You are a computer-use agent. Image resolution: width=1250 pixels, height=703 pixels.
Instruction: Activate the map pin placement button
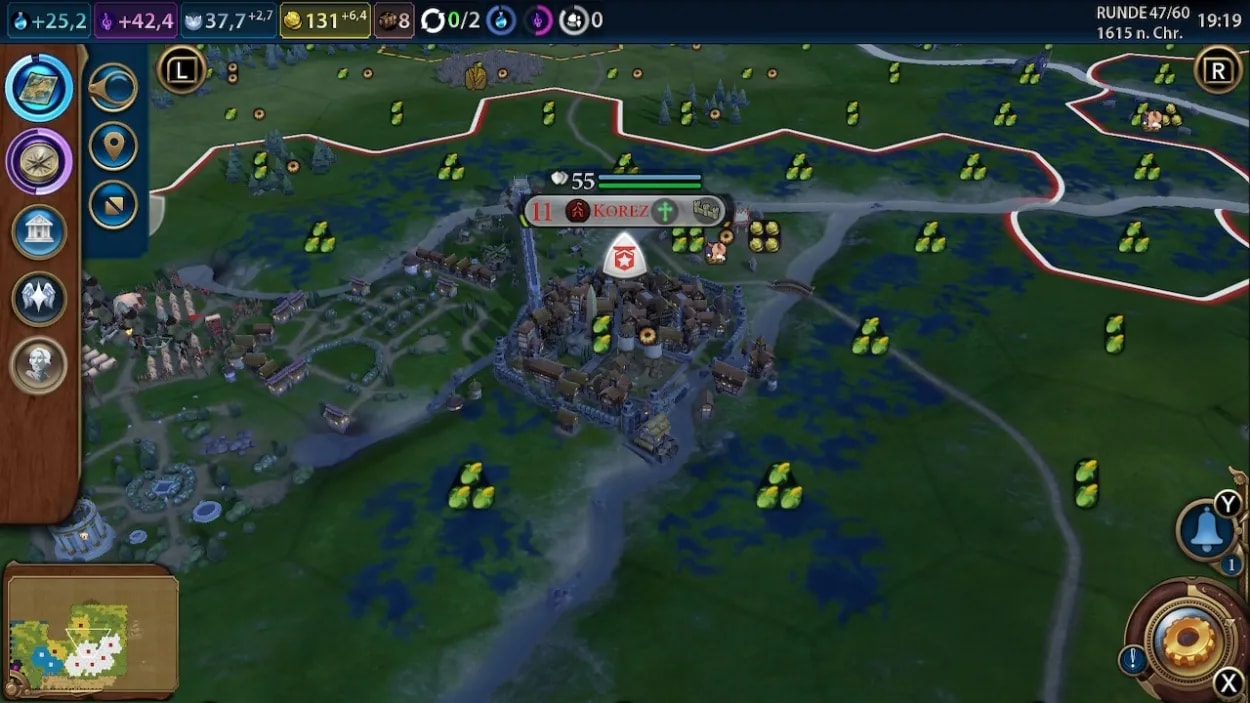pyautogui.click(x=113, y=147)
